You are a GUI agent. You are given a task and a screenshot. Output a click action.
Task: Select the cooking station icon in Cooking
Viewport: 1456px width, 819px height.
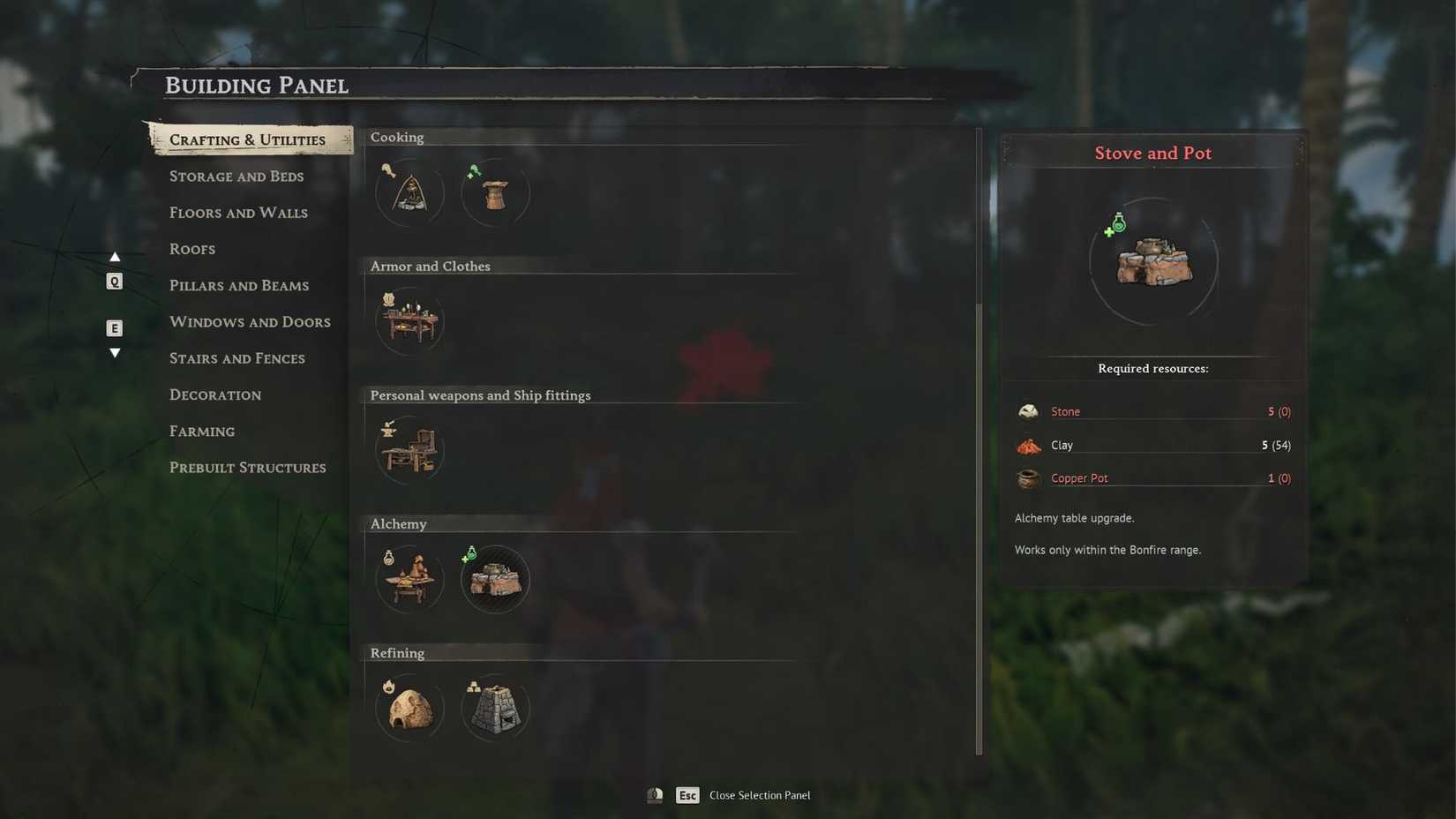pyautogui.click(x=495, y=192)
